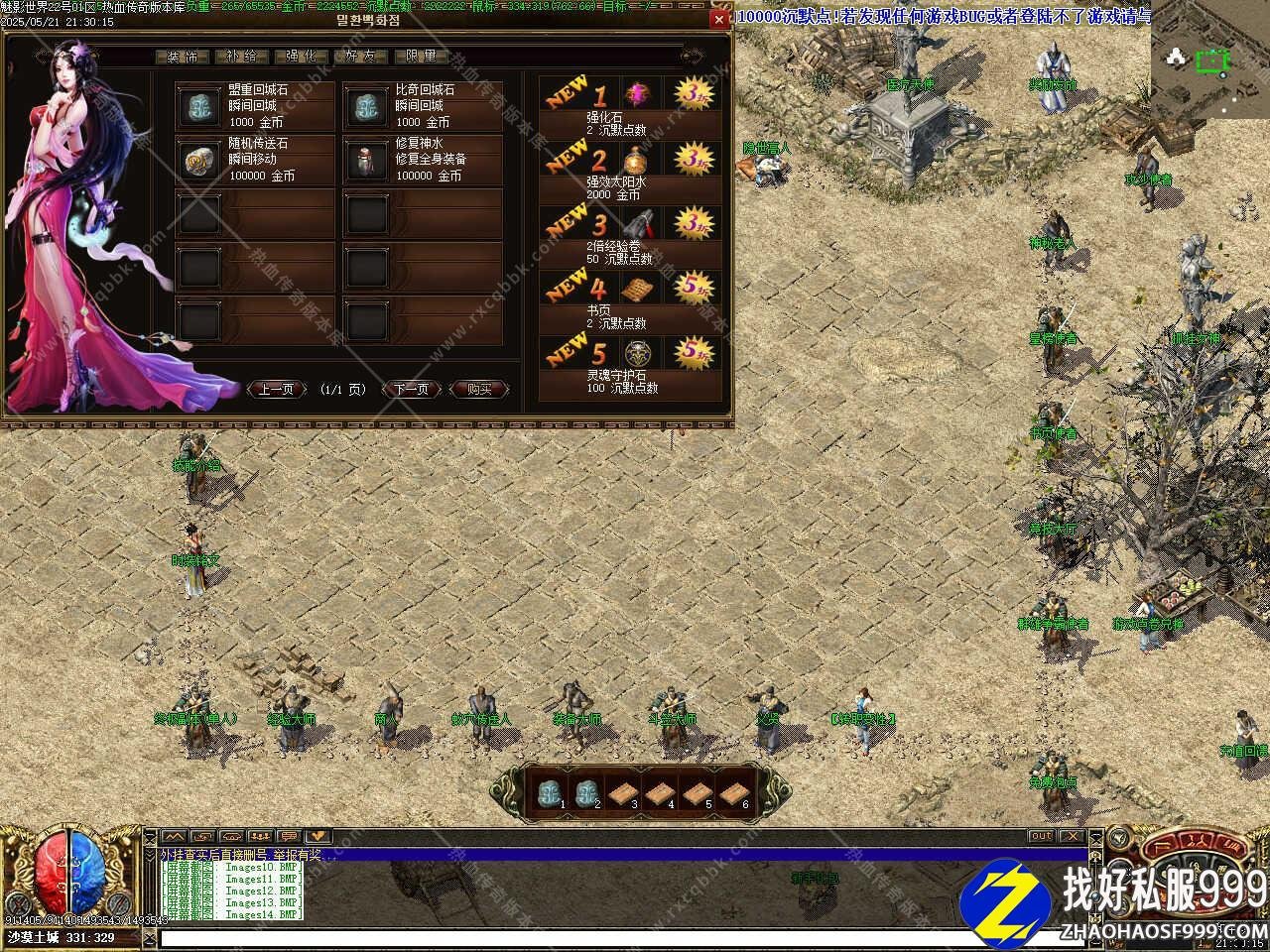Image resolution: width=1270 pixels, height=952 pixels.
Task: Choose the 比奇回城石 item
Action: pyautogui.click(x=423, y=106)
